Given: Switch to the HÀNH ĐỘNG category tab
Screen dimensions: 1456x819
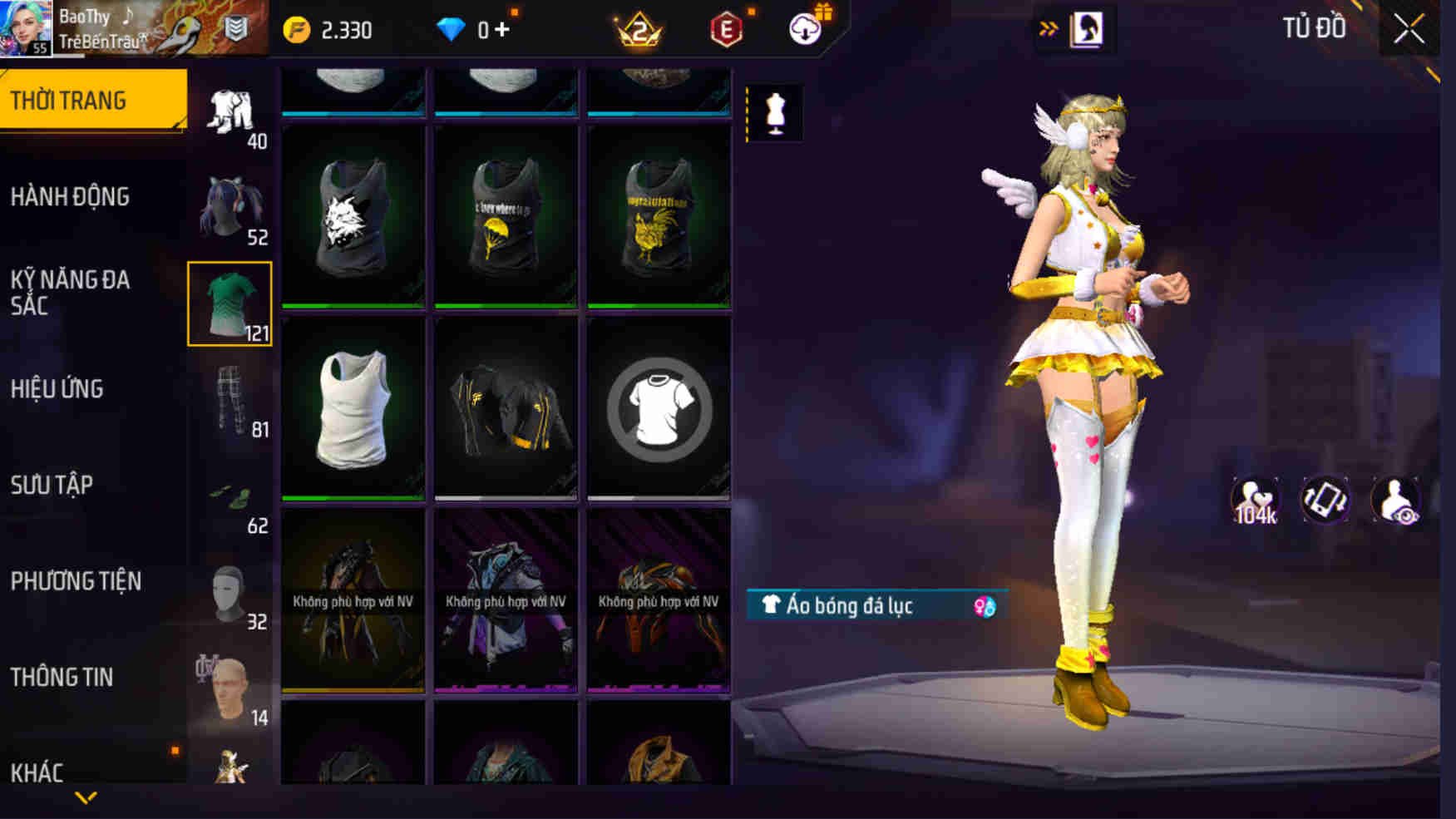Looking at the screenshot, I should (x=71, y=197).
